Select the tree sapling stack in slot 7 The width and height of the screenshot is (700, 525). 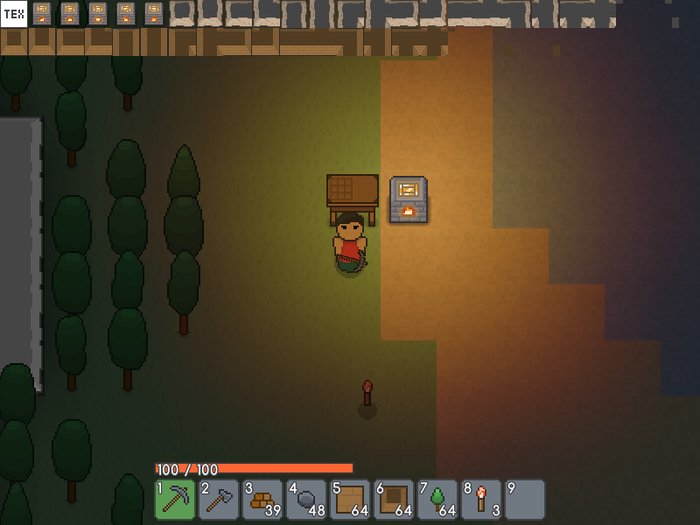tap(438, 499)
